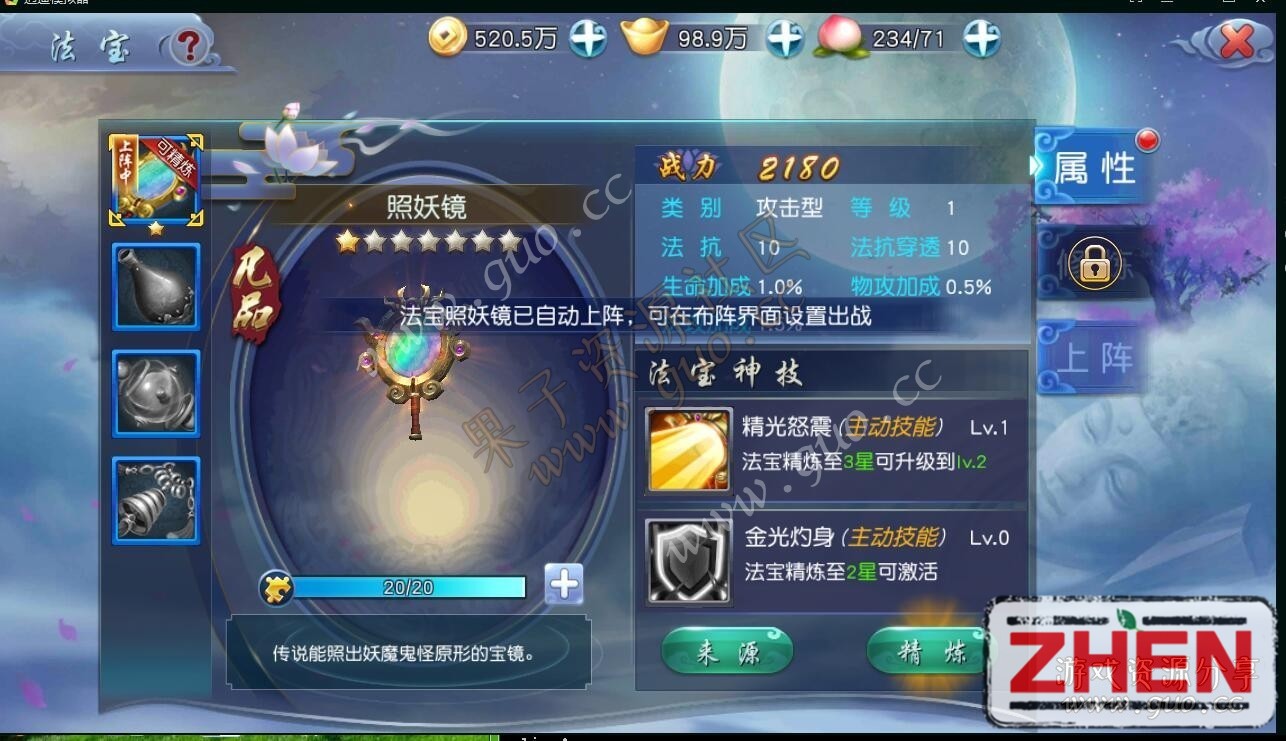Add treasure fragments with the plus button

[x=564, y=585]
